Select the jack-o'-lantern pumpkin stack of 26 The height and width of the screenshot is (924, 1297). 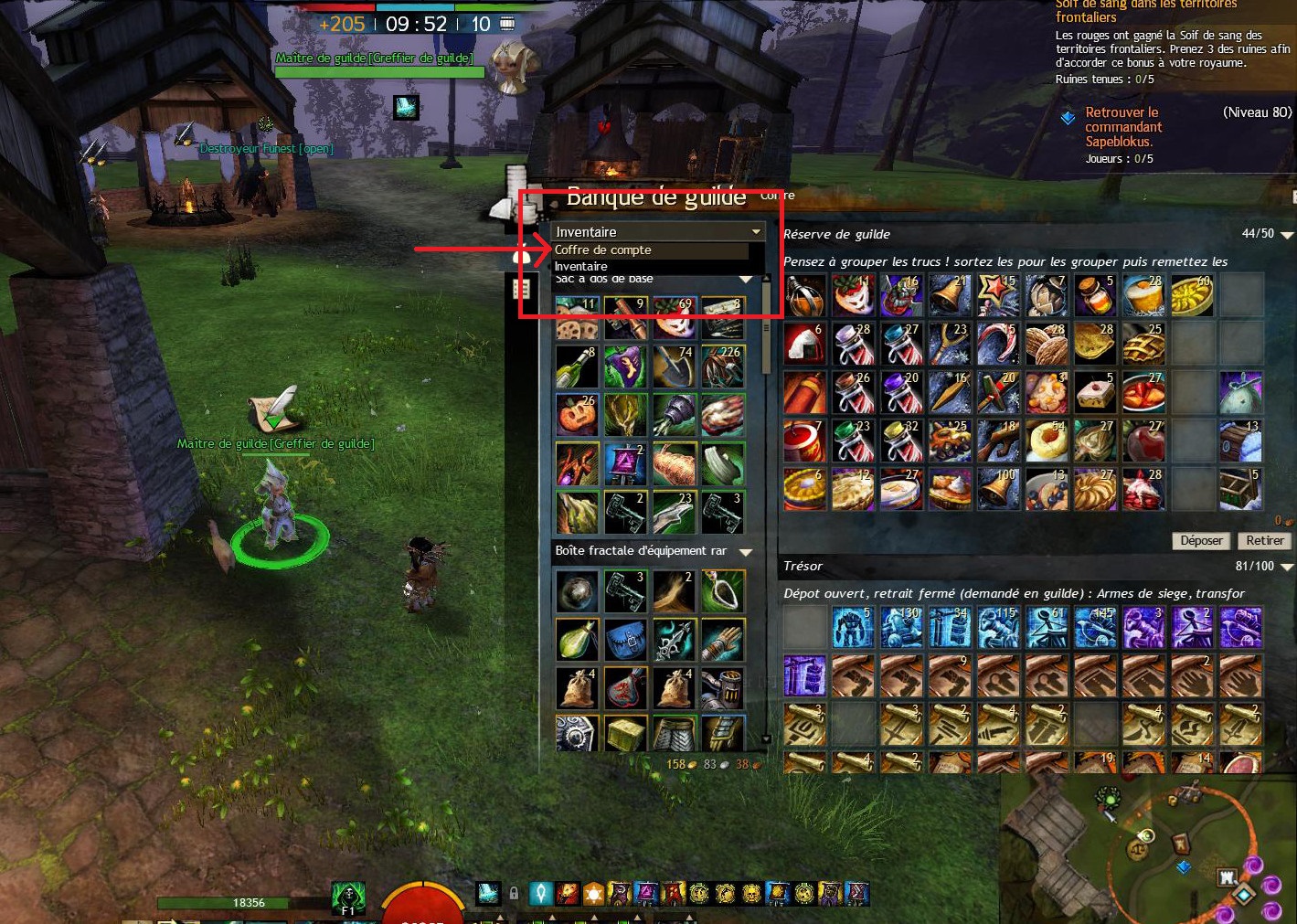point(577,414)
